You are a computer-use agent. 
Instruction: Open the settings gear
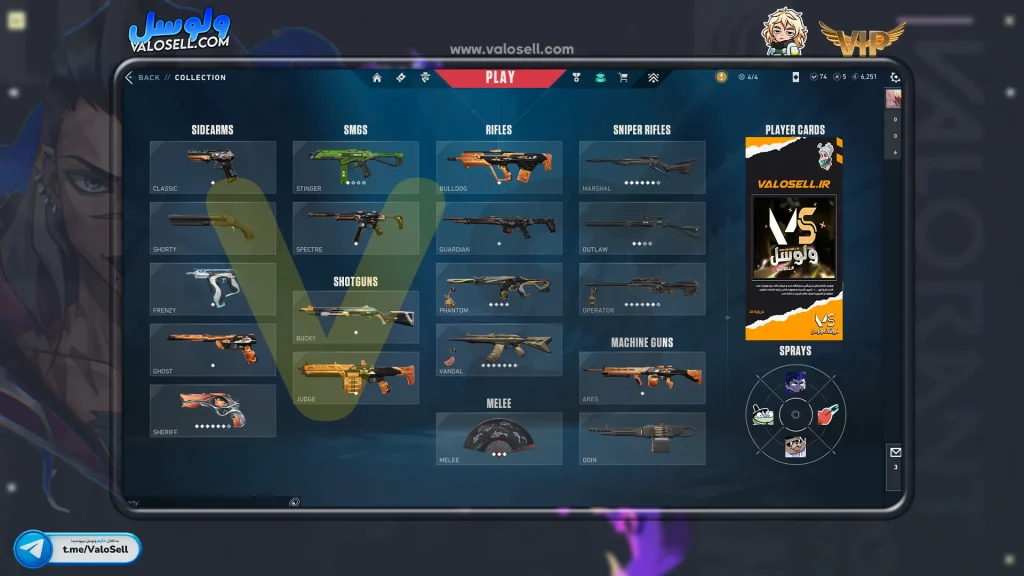895,78
